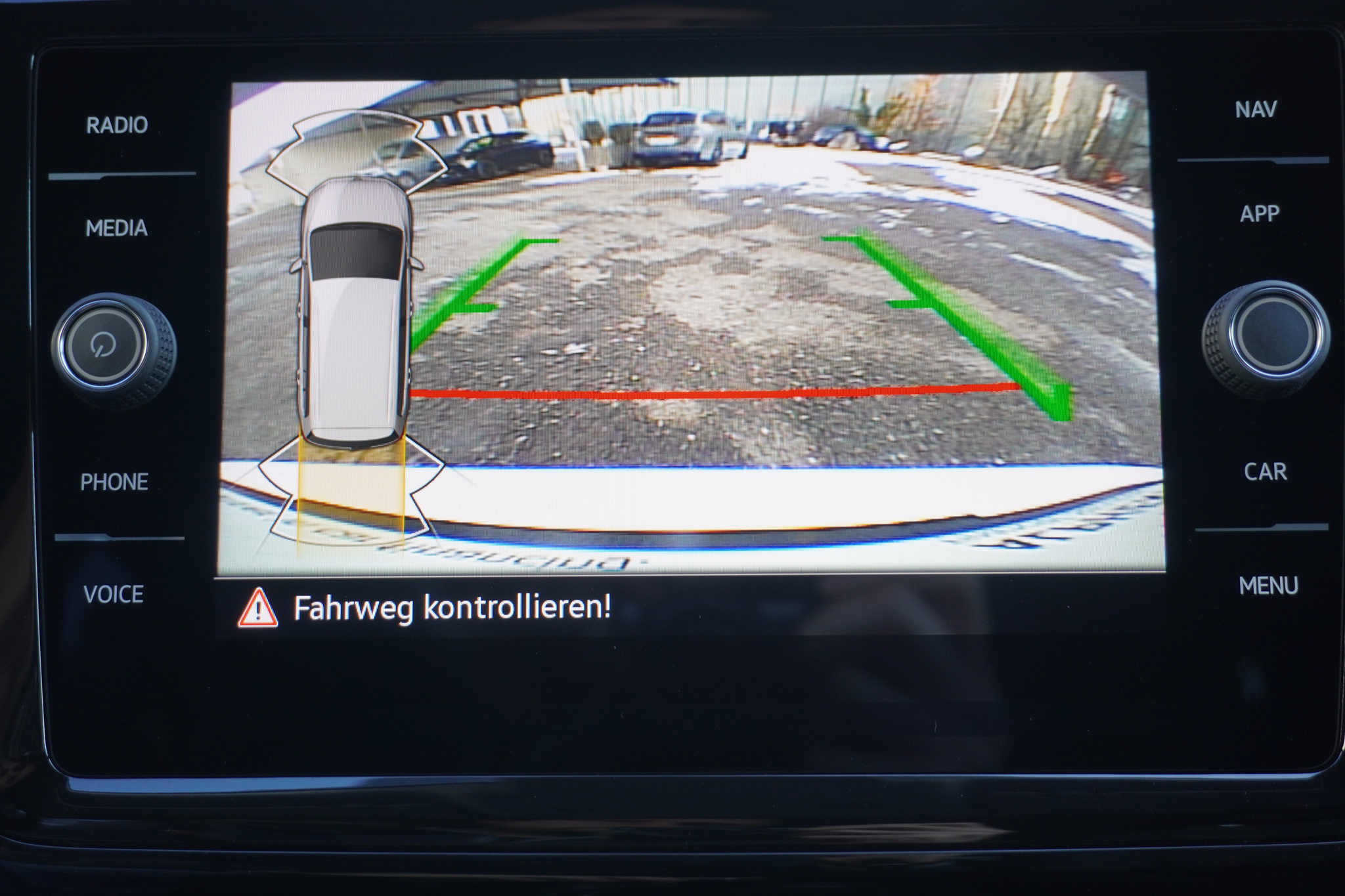
Task: Open the NAV screen
Action: click(1255, 108)
